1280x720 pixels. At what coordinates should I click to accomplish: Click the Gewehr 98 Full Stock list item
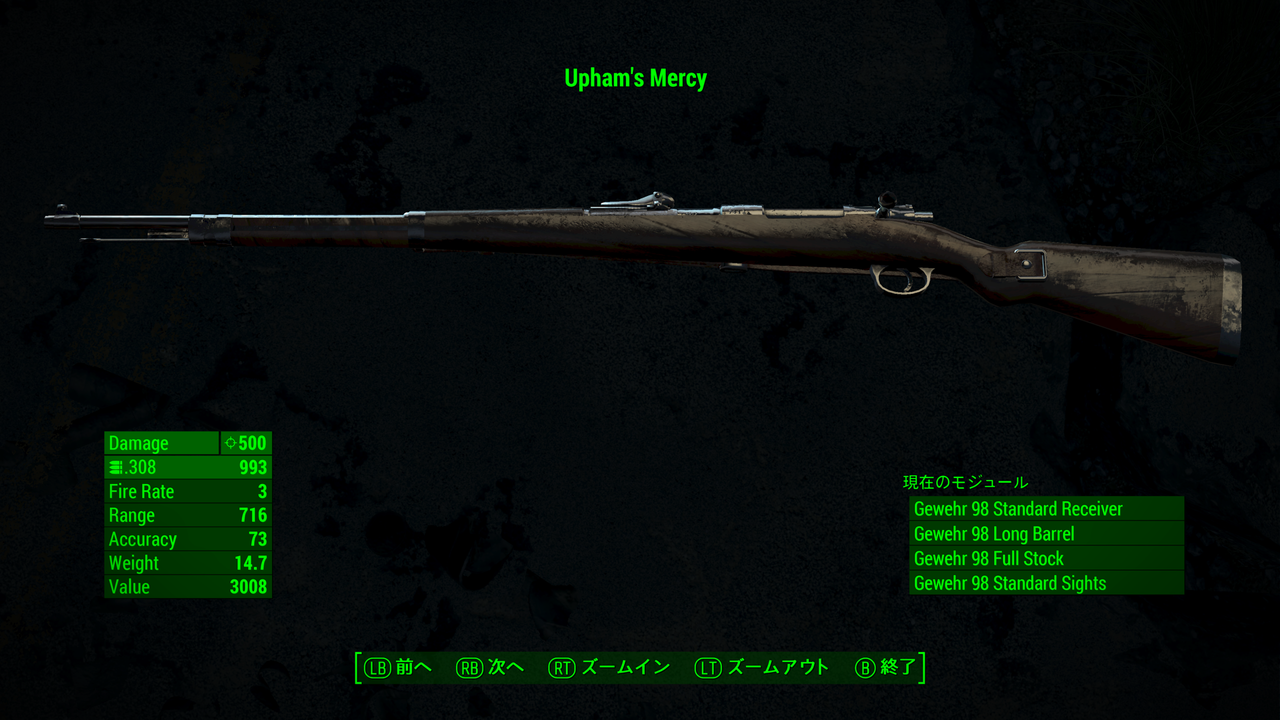pos(988,559)
